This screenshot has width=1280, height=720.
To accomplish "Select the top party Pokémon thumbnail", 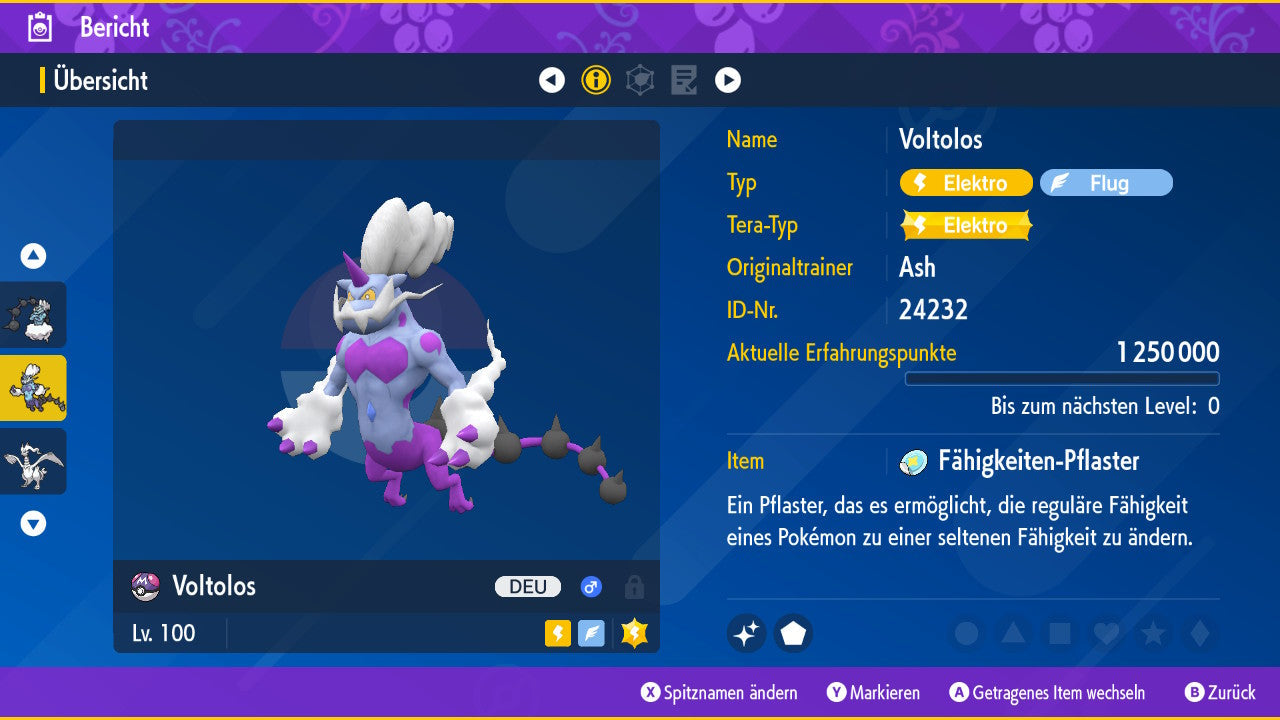I will (x=33, y=315).
